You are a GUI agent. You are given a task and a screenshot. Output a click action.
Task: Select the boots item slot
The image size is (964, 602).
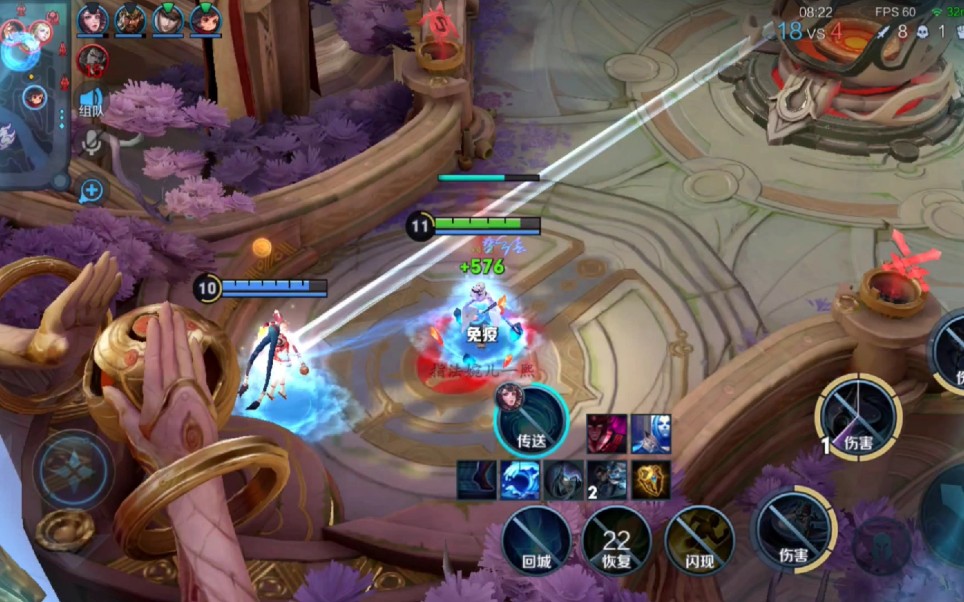477,480
